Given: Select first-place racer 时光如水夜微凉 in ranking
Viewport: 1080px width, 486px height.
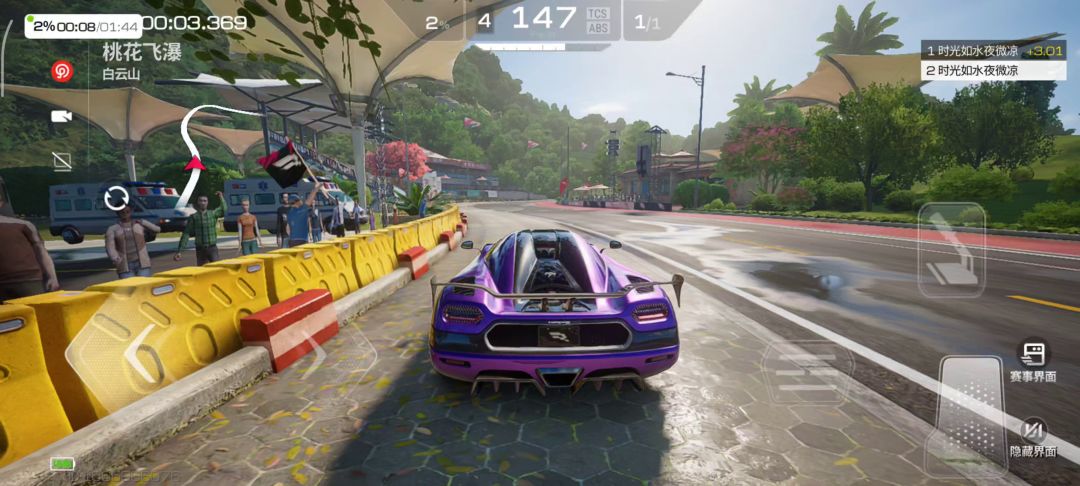Looking at the screenshot, I should click(990, 50).
